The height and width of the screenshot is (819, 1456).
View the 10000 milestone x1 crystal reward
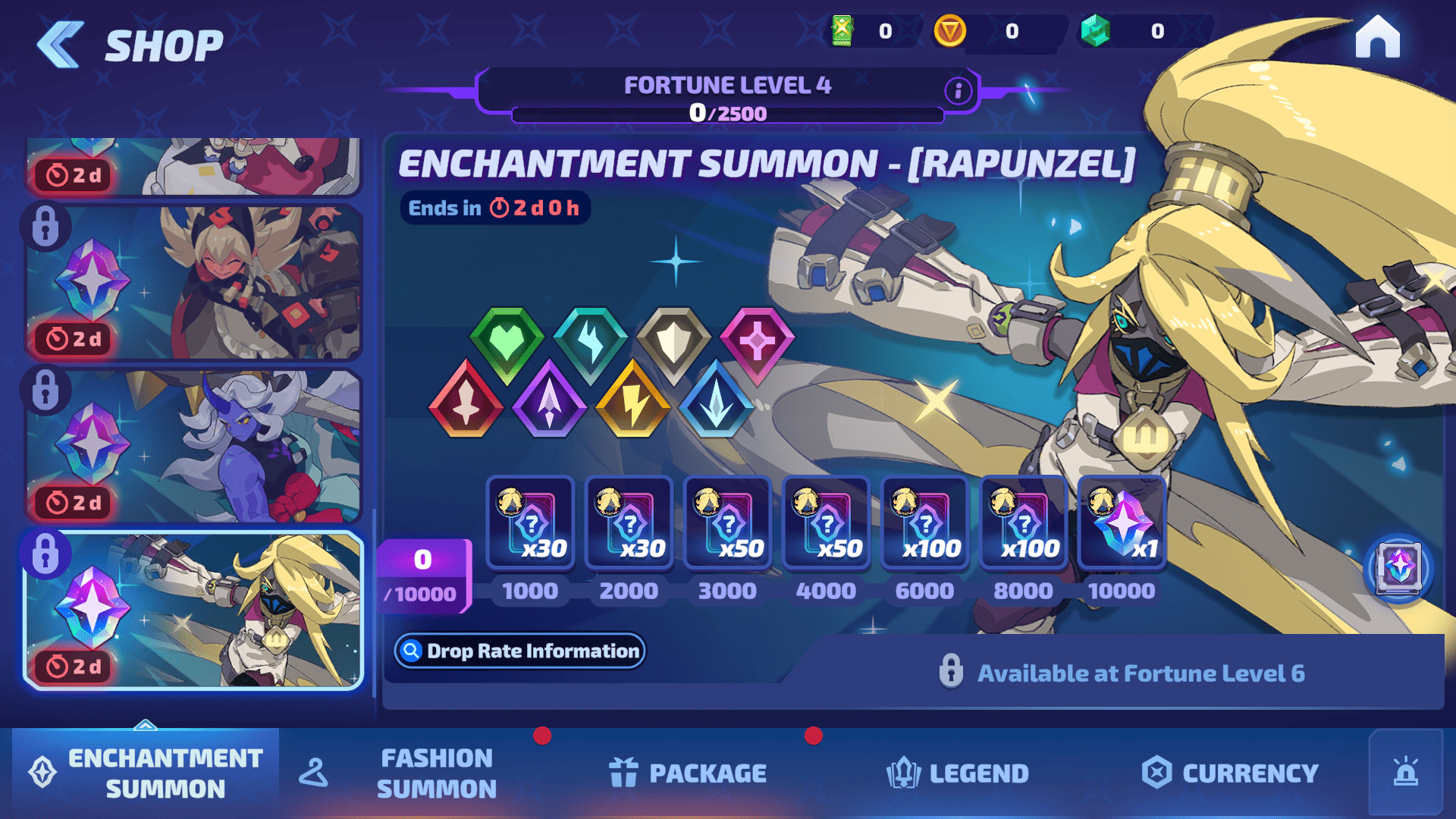point(1122,522)
